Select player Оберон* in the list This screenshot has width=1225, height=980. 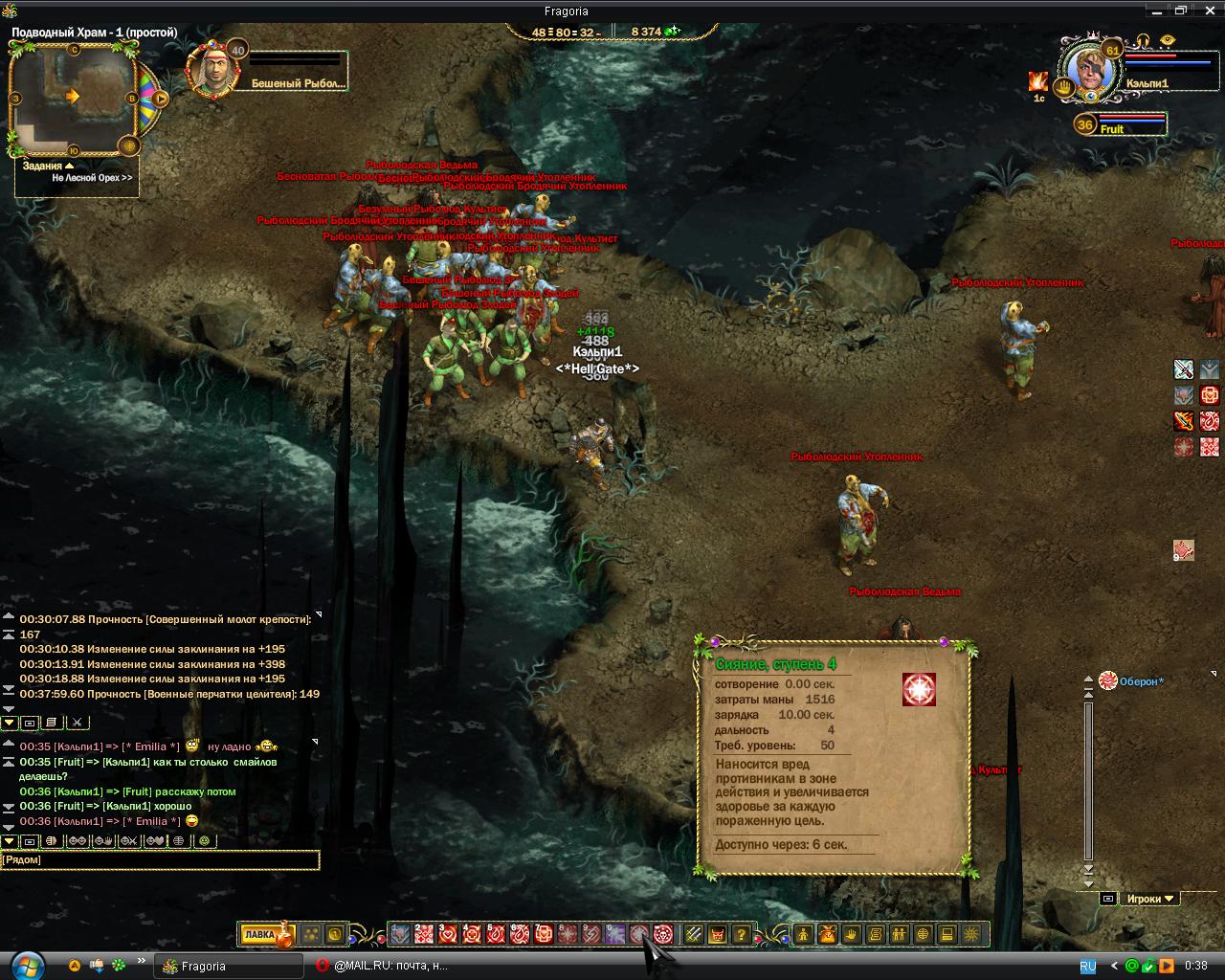(1141, 681)
